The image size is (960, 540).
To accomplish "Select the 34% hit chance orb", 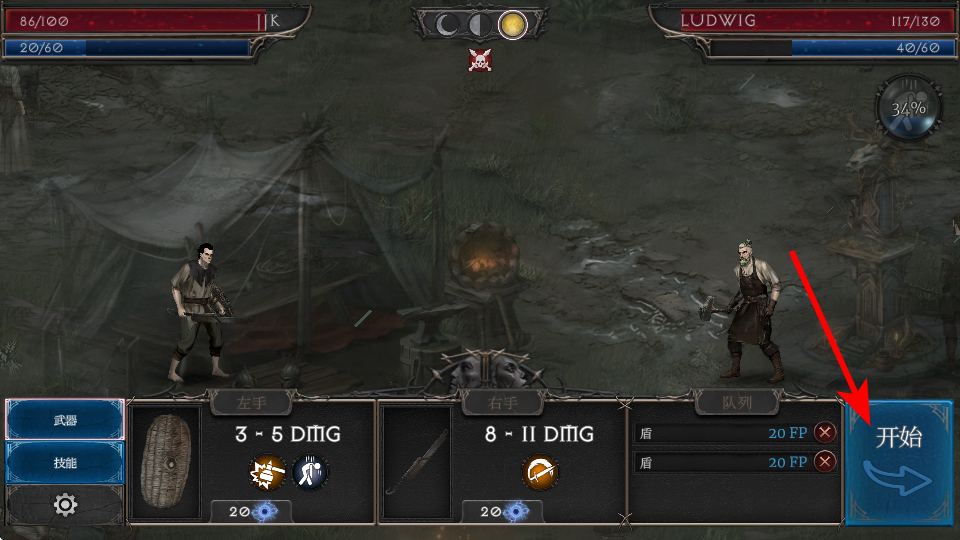I will click(909, 106).
